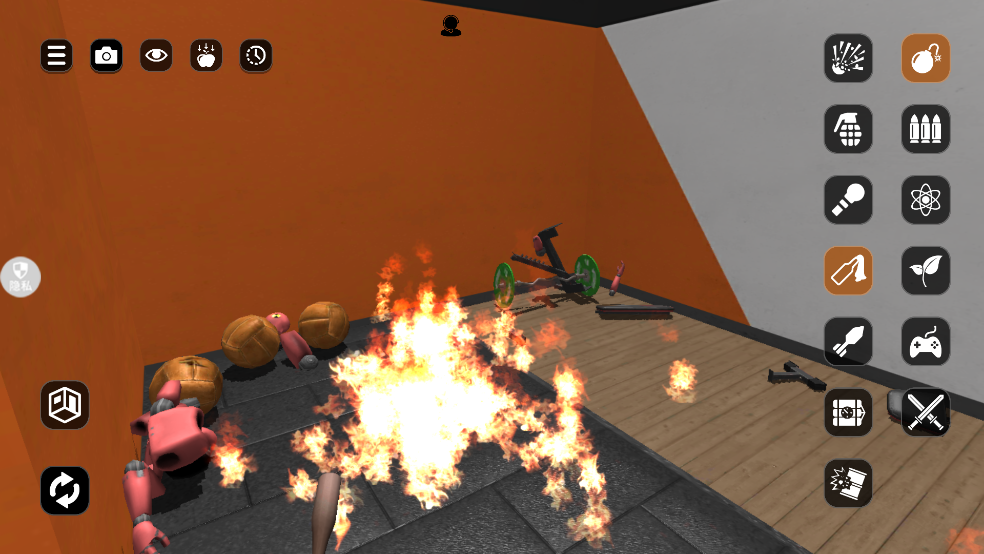Viewport: 984px width, 554px height.
Task: Pick the microphone-shaped tool icon
Action: coord(848,200)
